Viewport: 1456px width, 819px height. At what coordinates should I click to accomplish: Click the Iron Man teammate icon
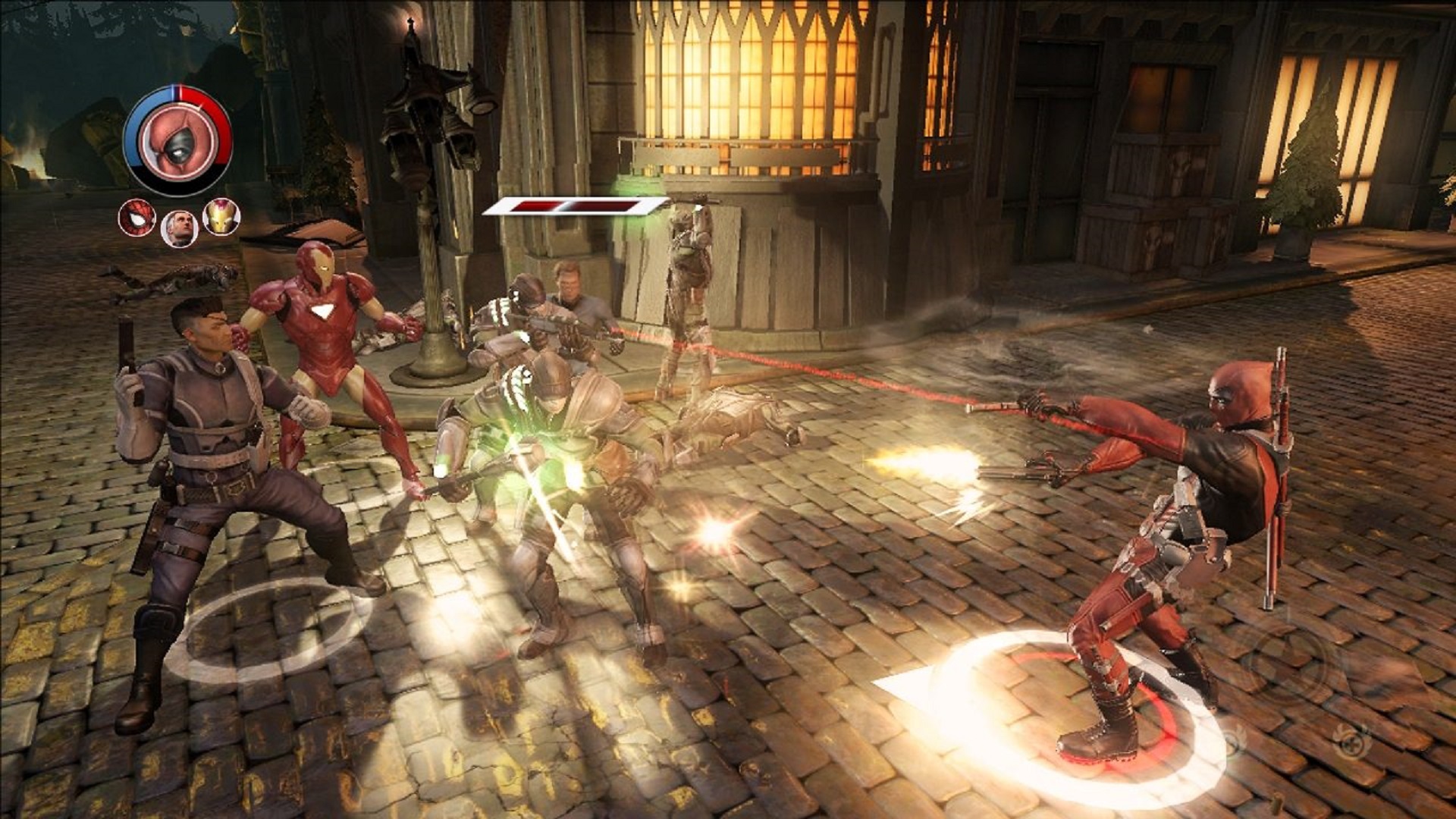click(223, 219)
